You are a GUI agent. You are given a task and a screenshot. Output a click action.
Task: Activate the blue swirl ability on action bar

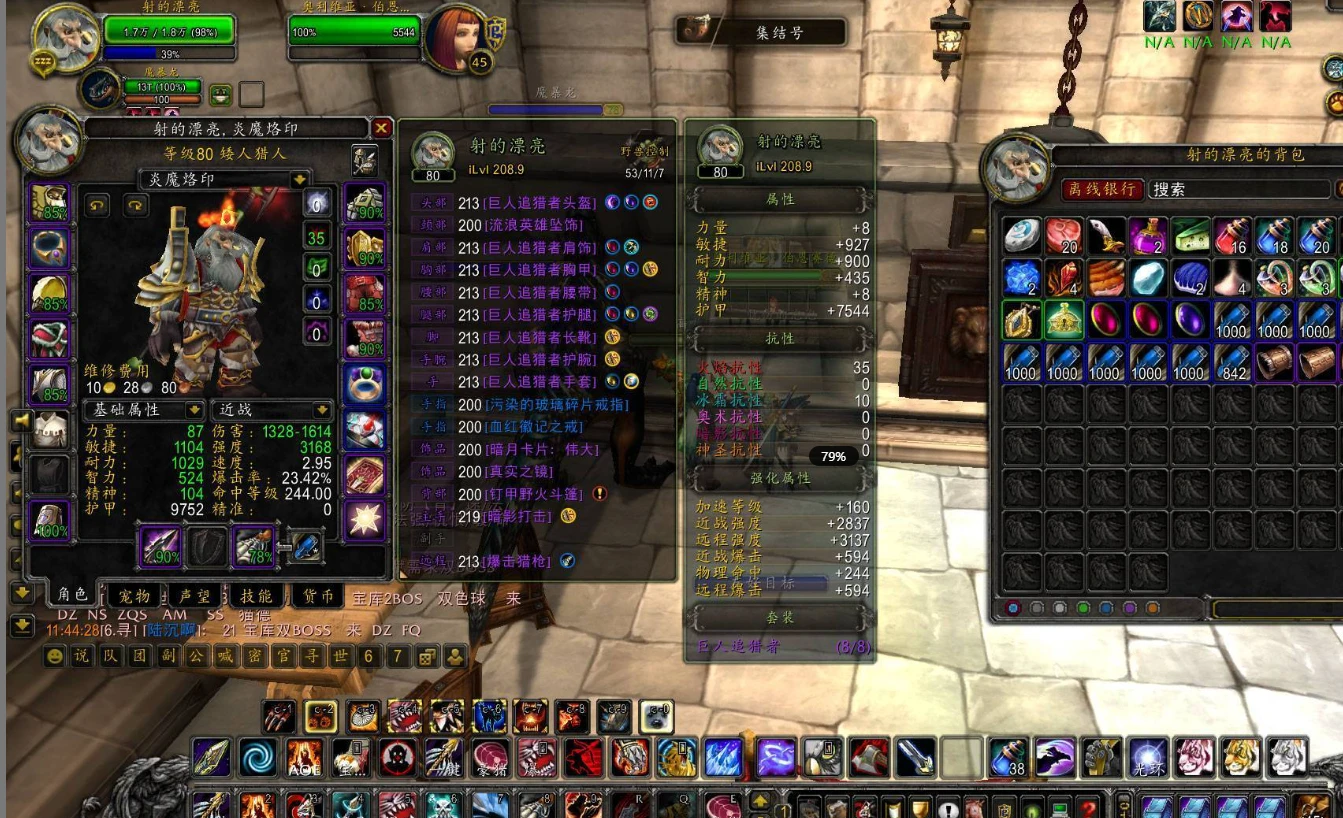(x=258, y=757)
